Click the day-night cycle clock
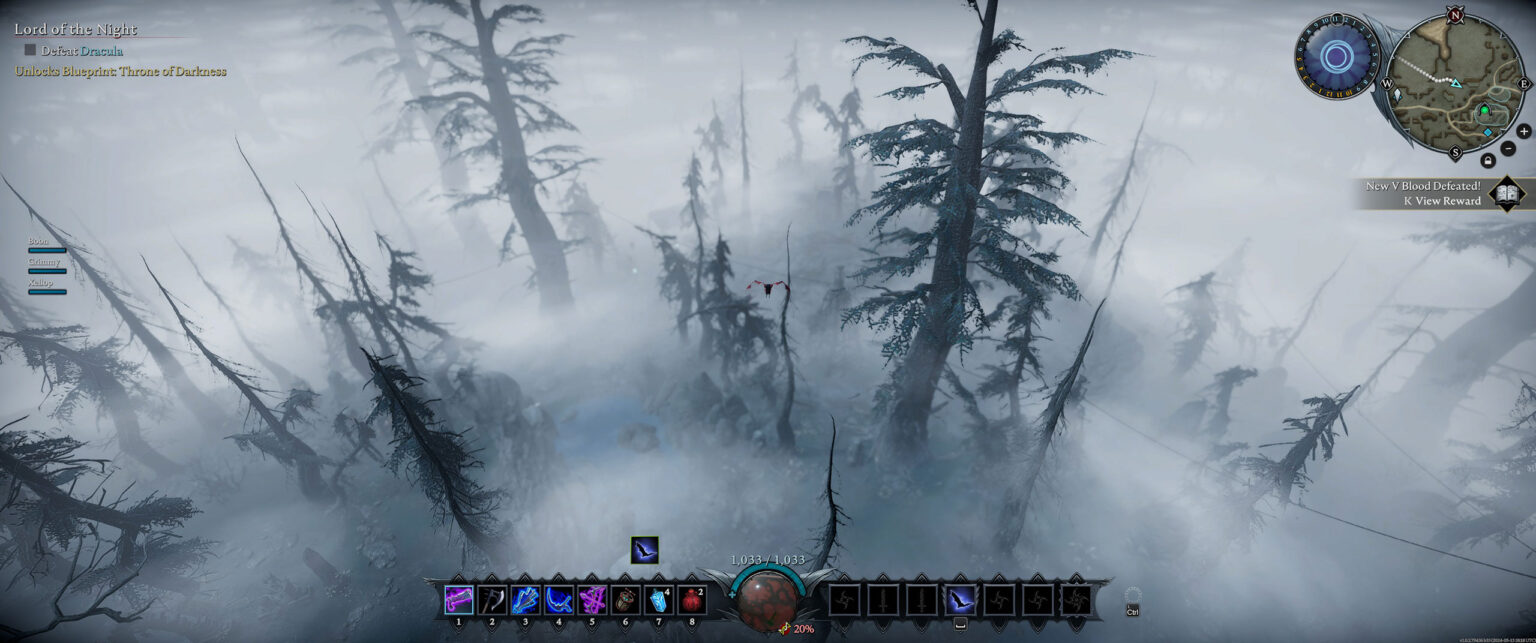 tap(1336, 56)
